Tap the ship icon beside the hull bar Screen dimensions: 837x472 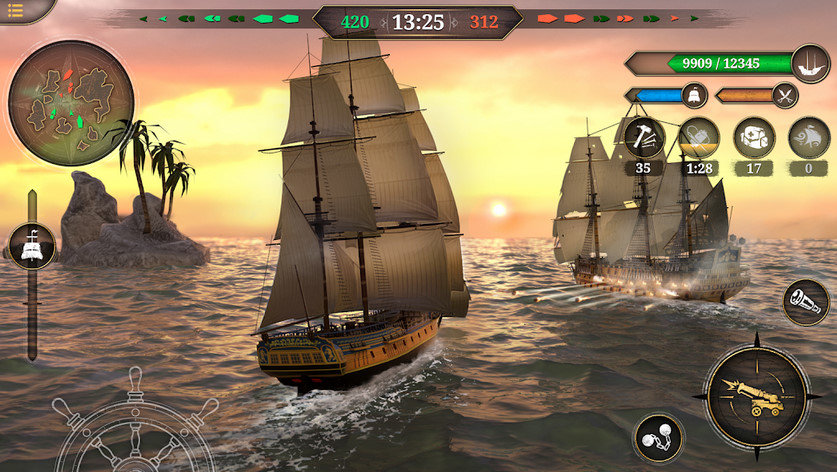[810, 63]
